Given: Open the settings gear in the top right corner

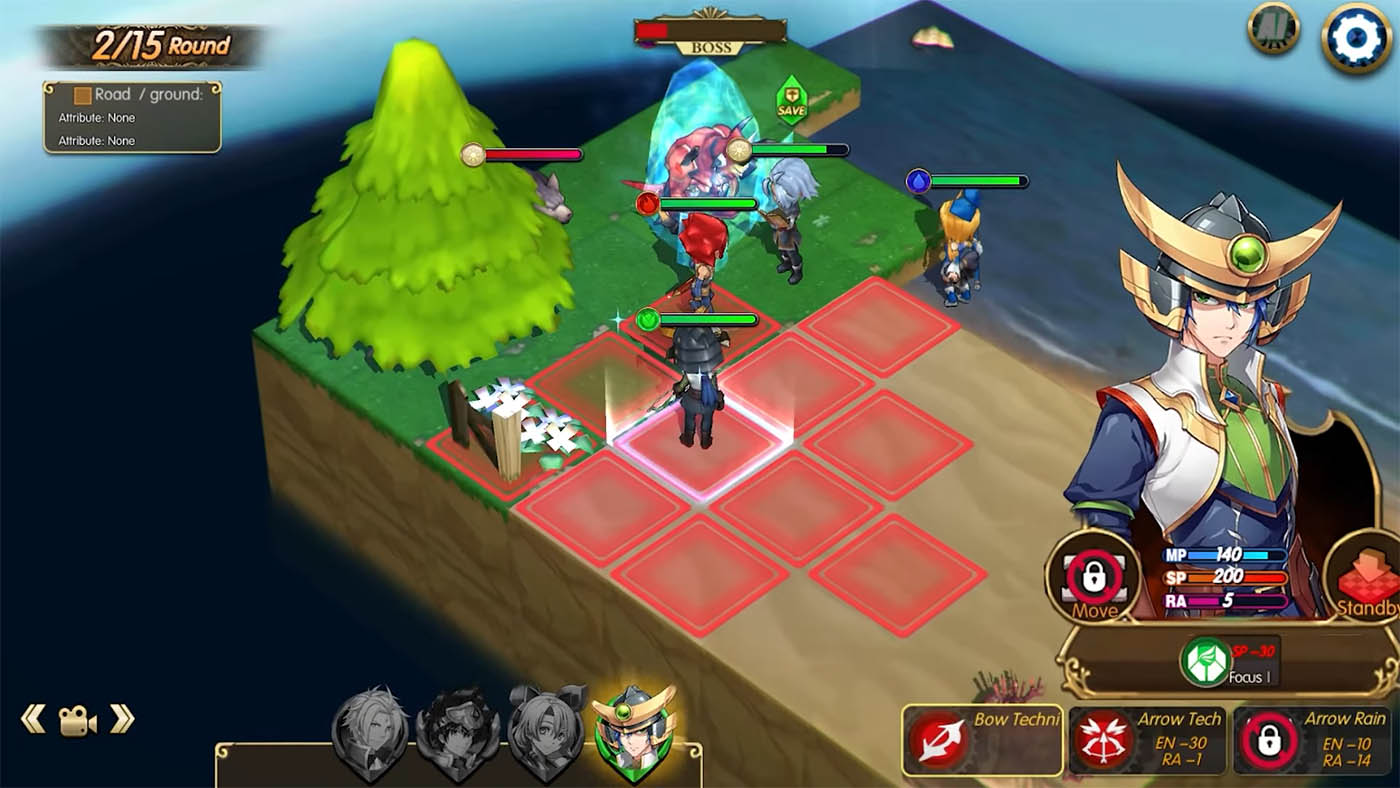Looking at the screenshot, I should [x=1358, y=39].
